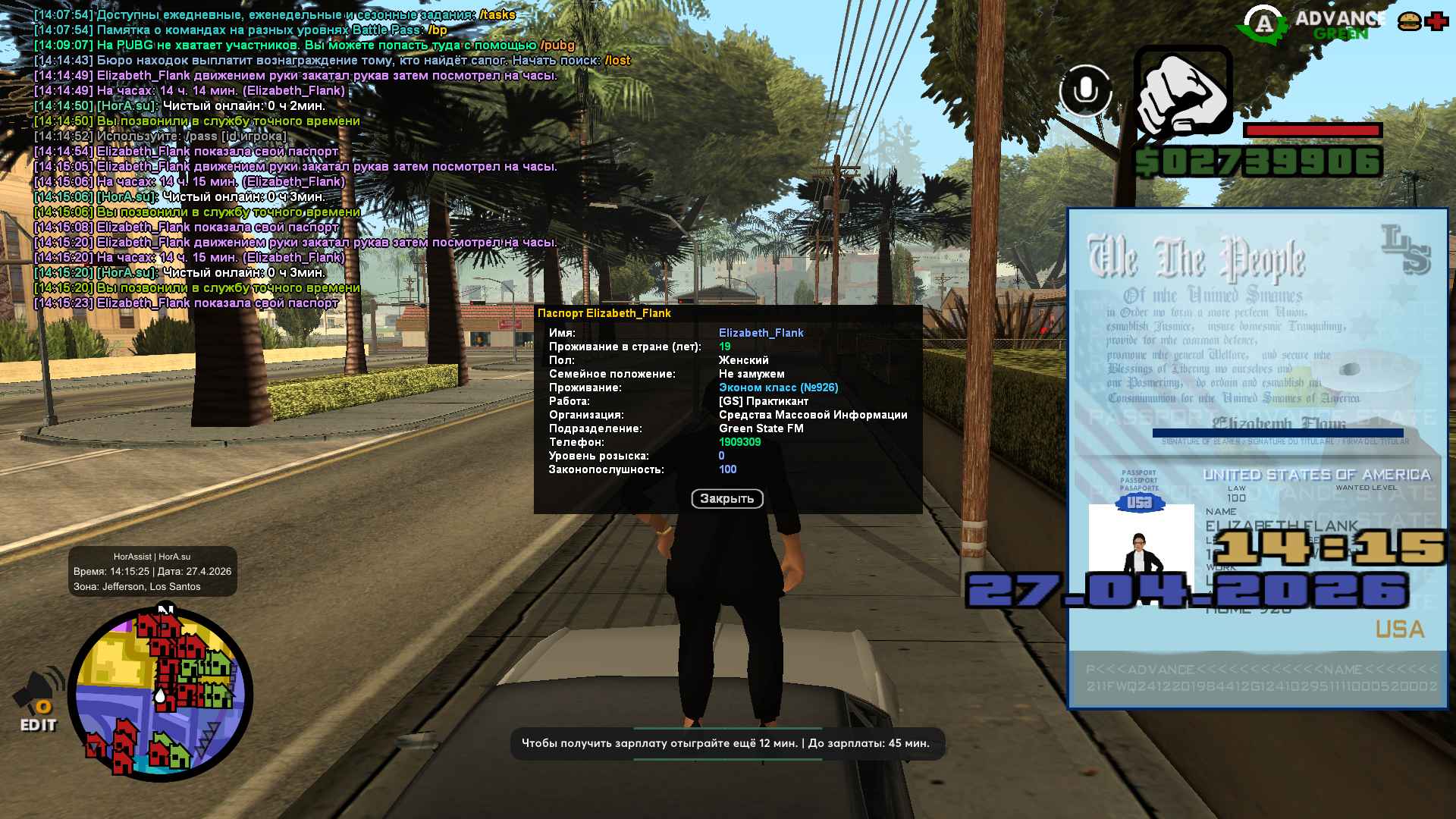Toggle the microphone voice chat icon
The width and height of the screenshot is (1456, 819).
pos(1085,91)
